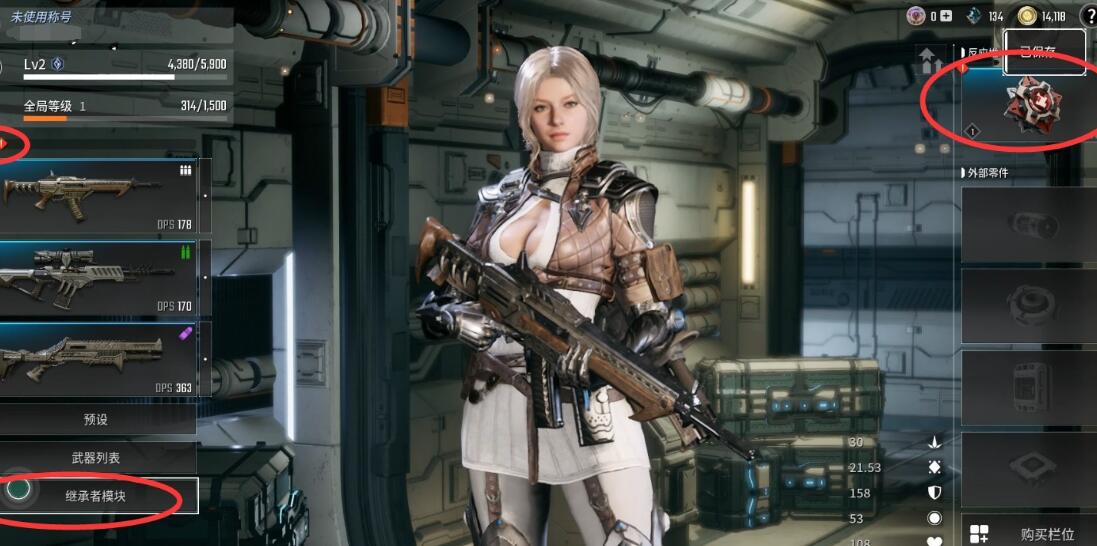
Task: Open the 预设 (Presets) button
Action: pyautogui.click(x=97, y=420)
